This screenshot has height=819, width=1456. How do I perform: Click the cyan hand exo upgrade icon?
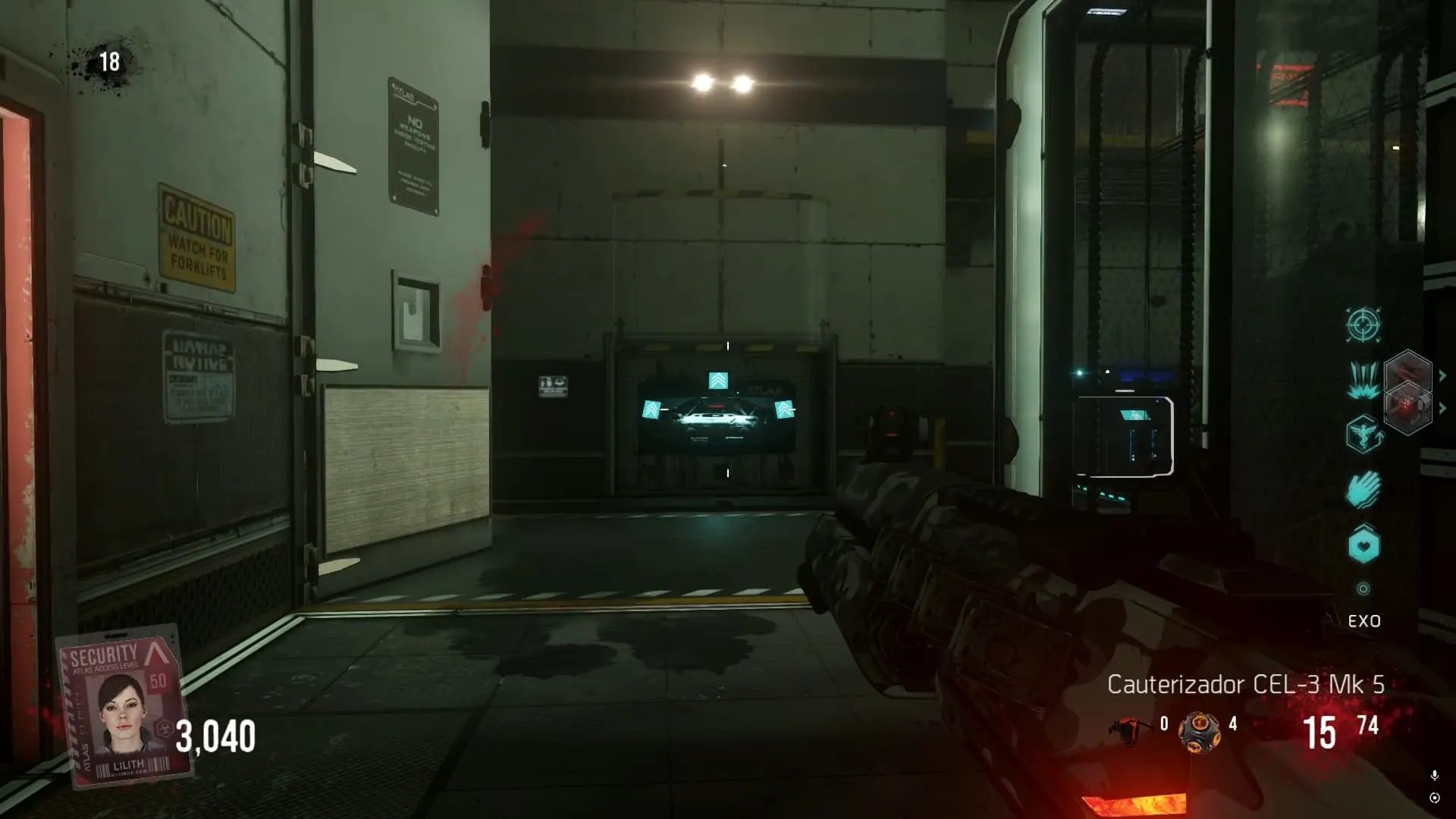[1363, 490]
